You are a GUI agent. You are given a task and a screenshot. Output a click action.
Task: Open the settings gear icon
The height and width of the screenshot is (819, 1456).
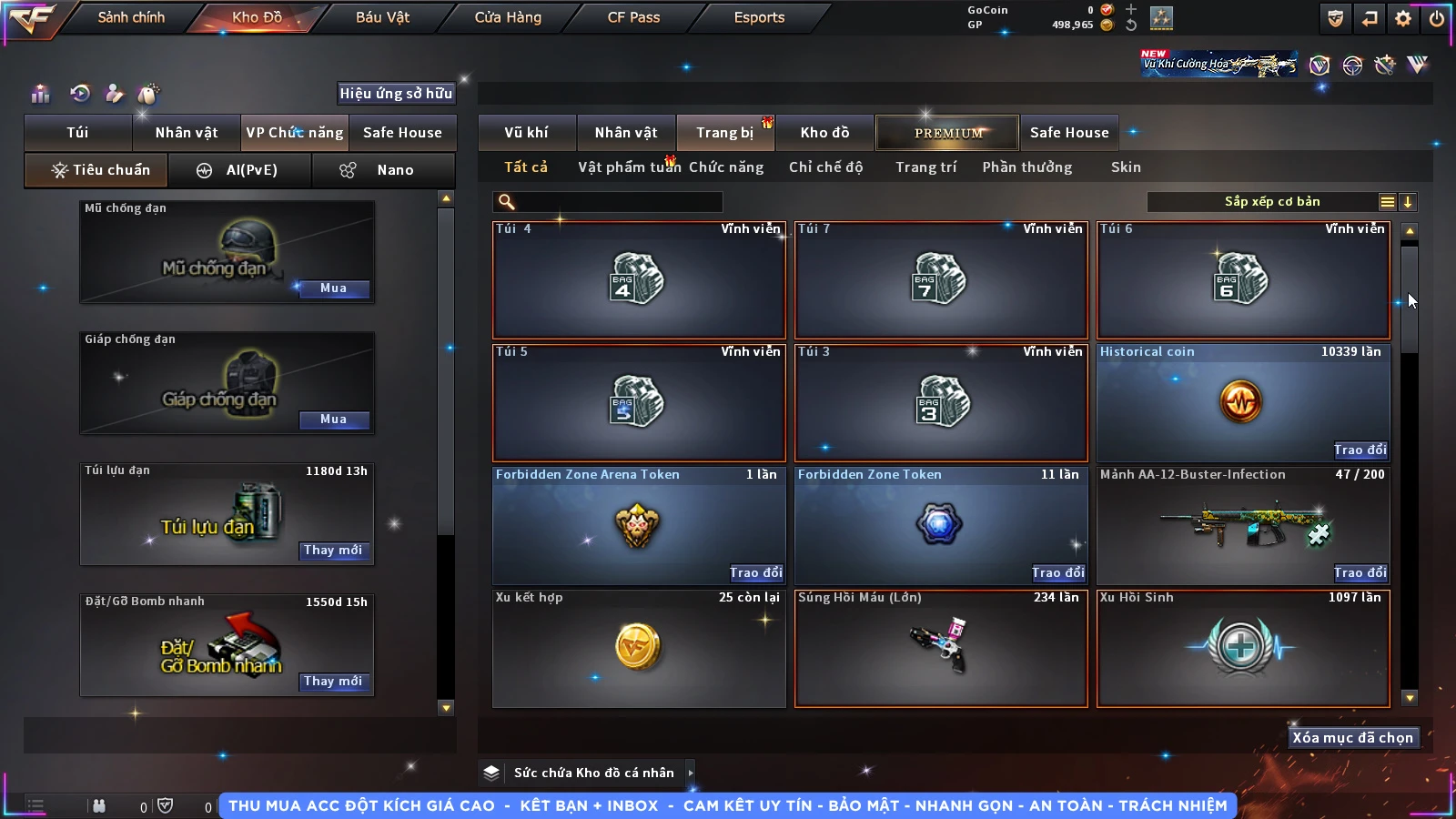coord(1403,18)
